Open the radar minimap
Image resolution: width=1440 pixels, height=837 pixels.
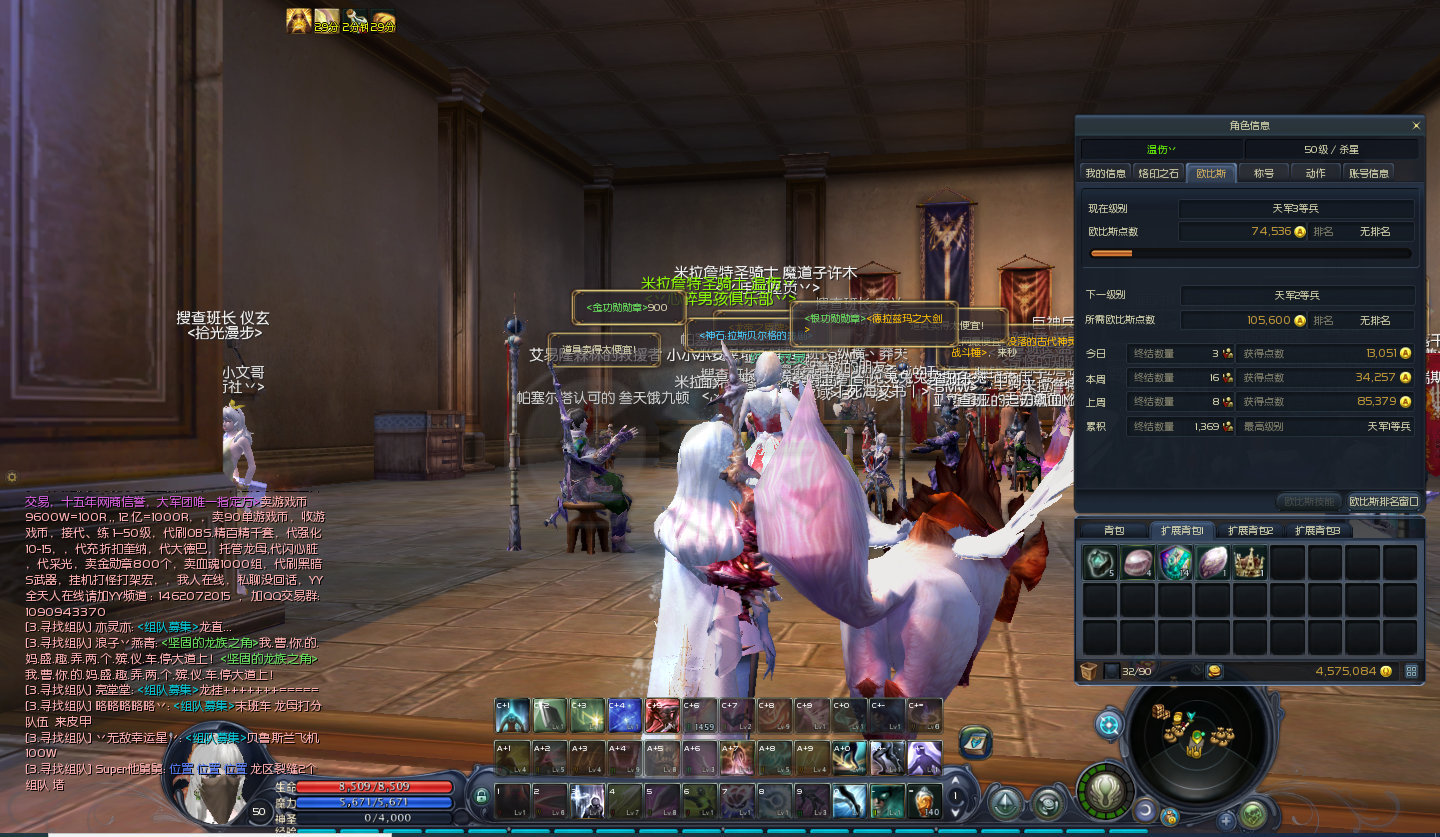pos(1195,739)
